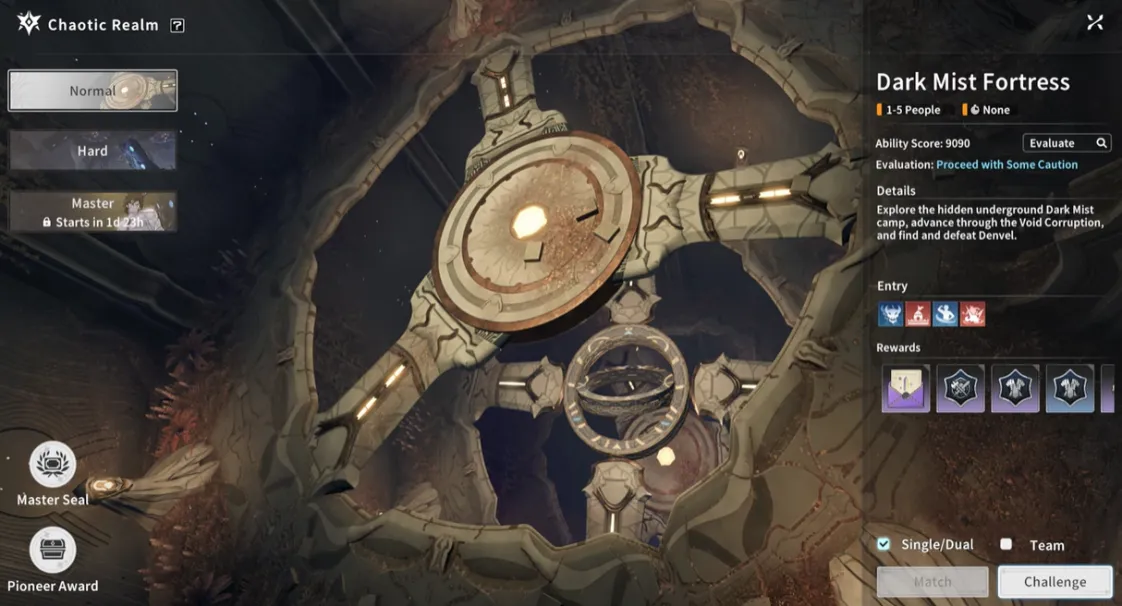This screenshot has height=606, width=1122.
Task: Enable the Team checkbox
Action: (x=1006, y=544)
